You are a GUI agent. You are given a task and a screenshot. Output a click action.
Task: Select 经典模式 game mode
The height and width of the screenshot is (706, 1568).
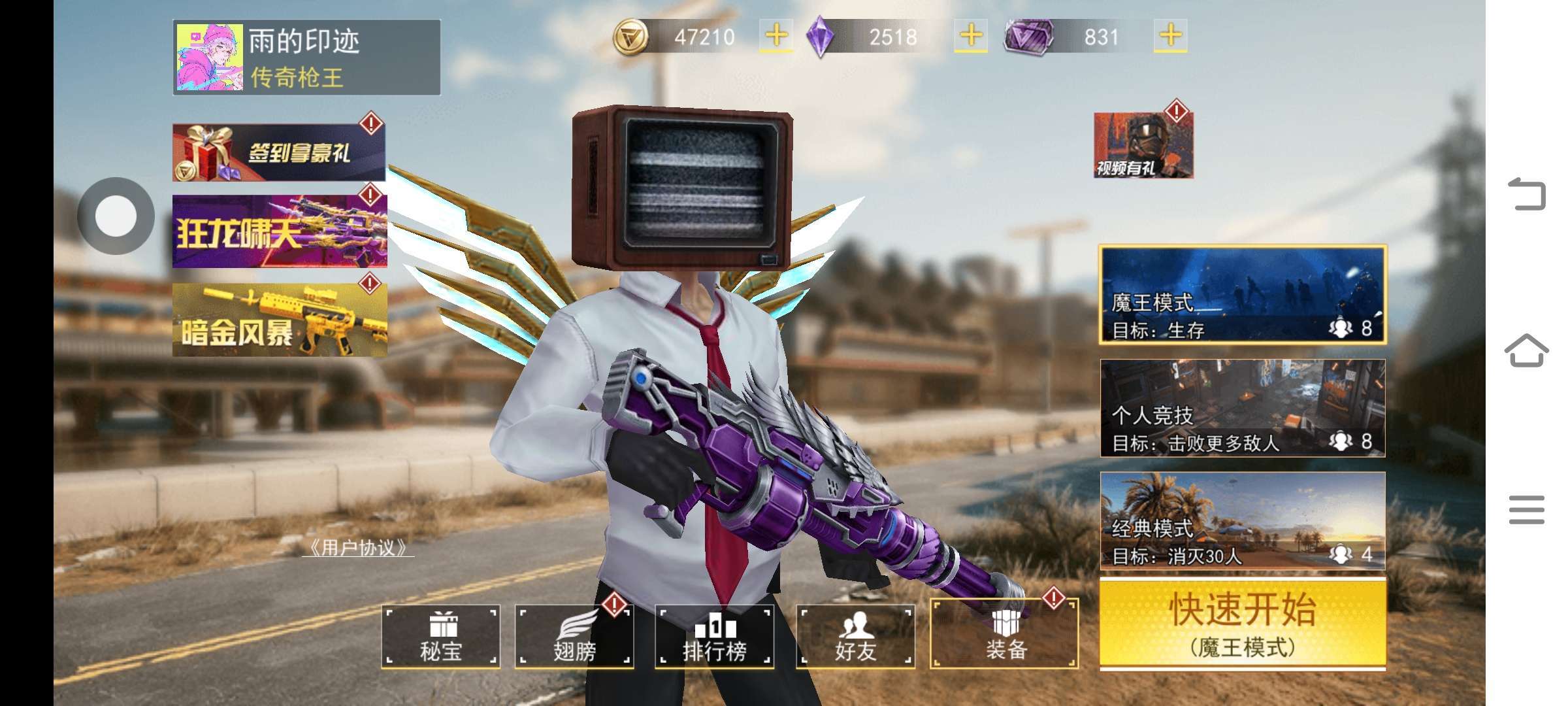(x=1243, y=521)
